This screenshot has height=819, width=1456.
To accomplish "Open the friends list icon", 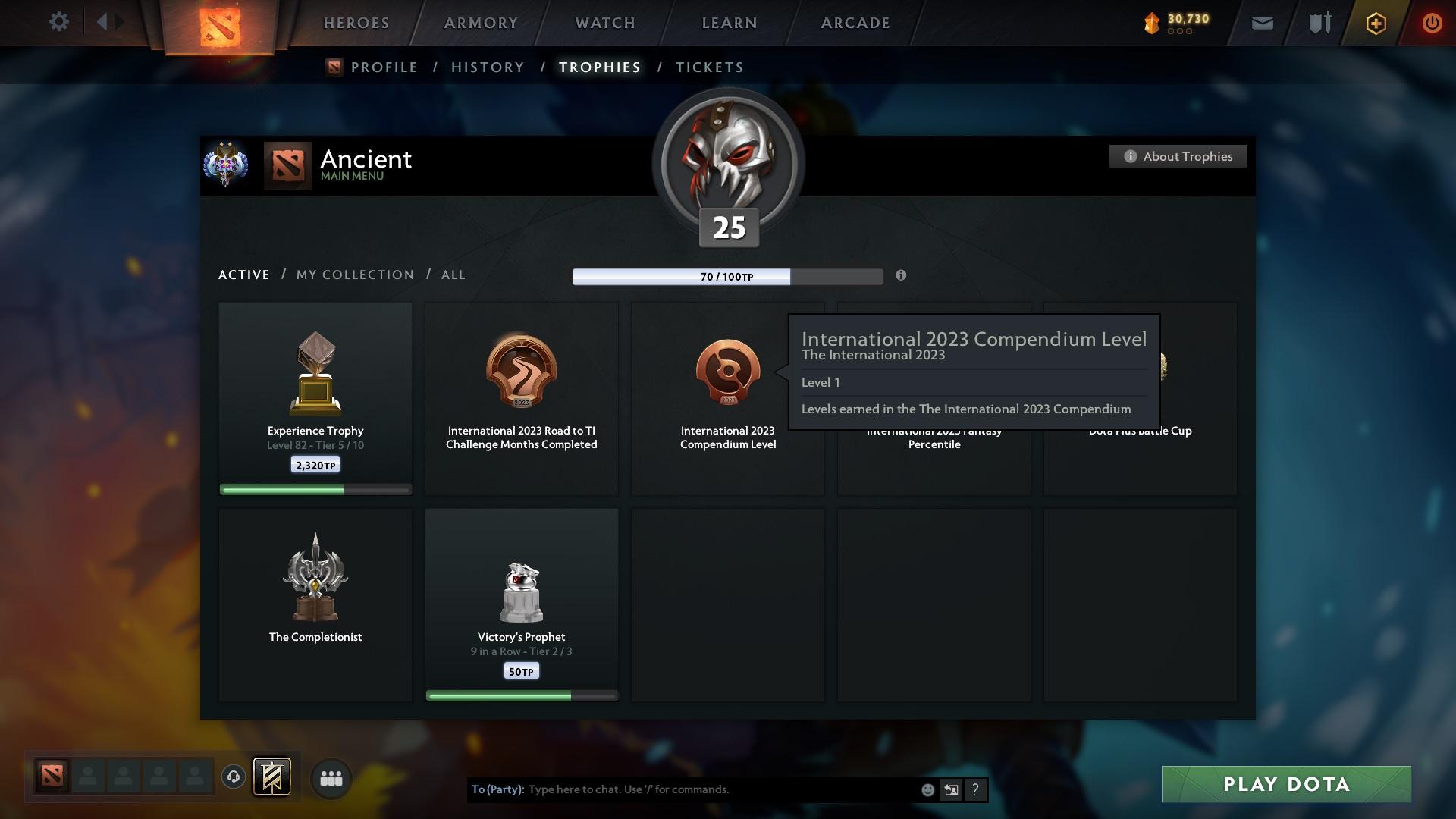I will point(331,777).
